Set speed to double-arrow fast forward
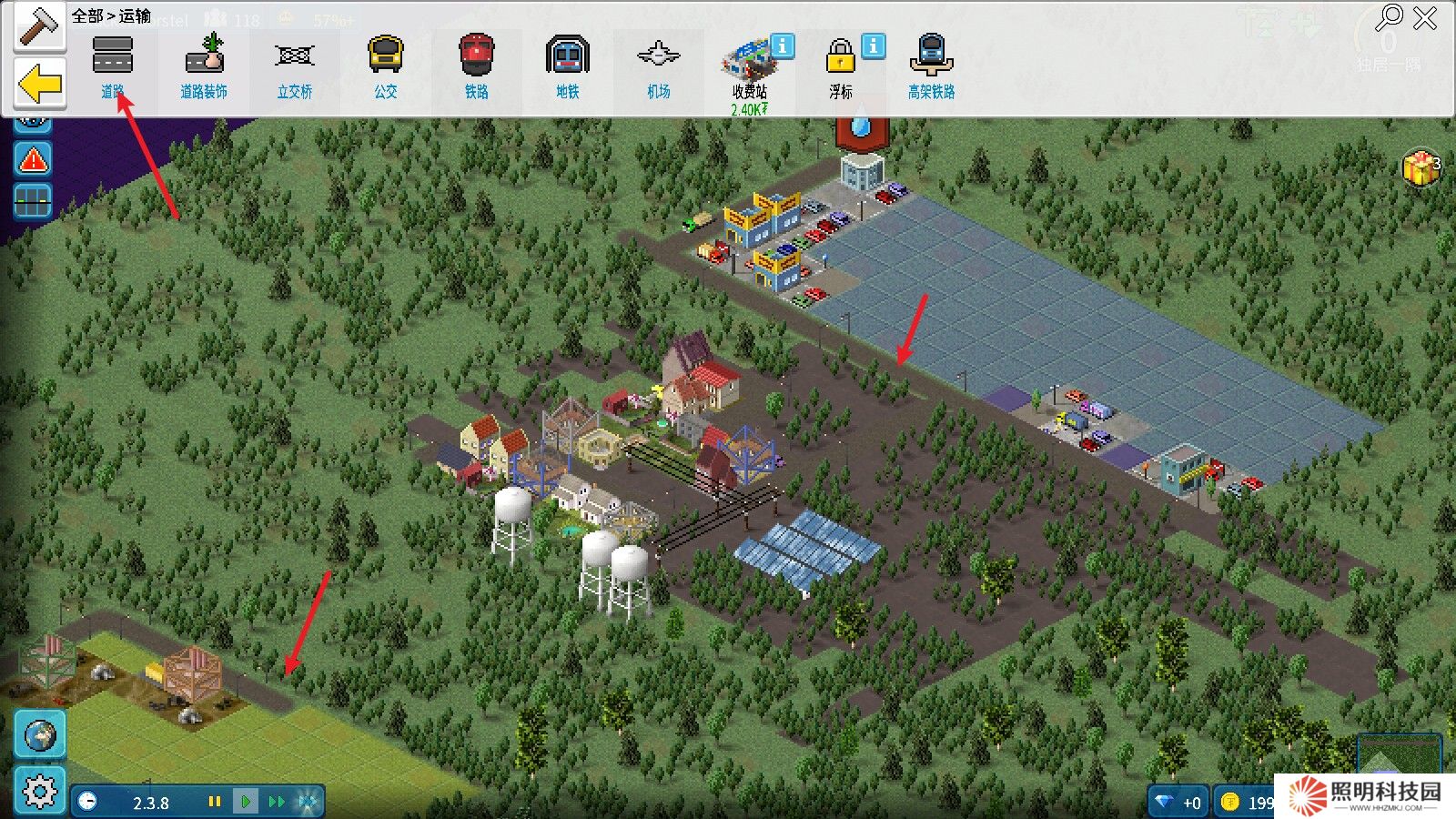 pyautogui.click(x=277, y=802)
